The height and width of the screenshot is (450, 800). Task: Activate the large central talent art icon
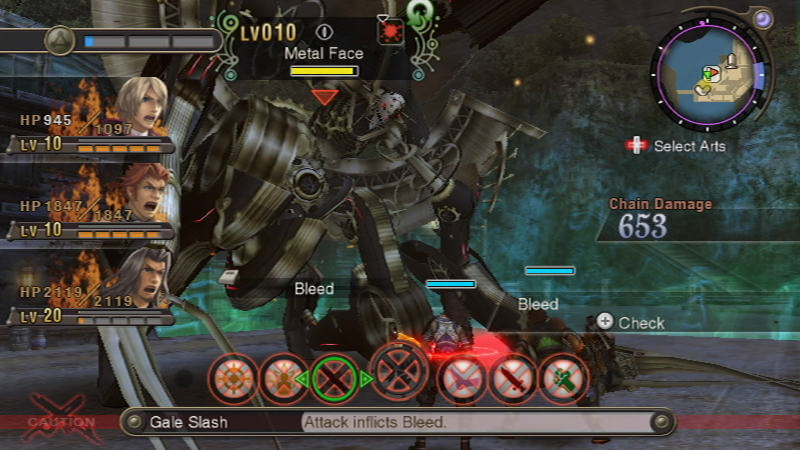click(x=399, y=372)
